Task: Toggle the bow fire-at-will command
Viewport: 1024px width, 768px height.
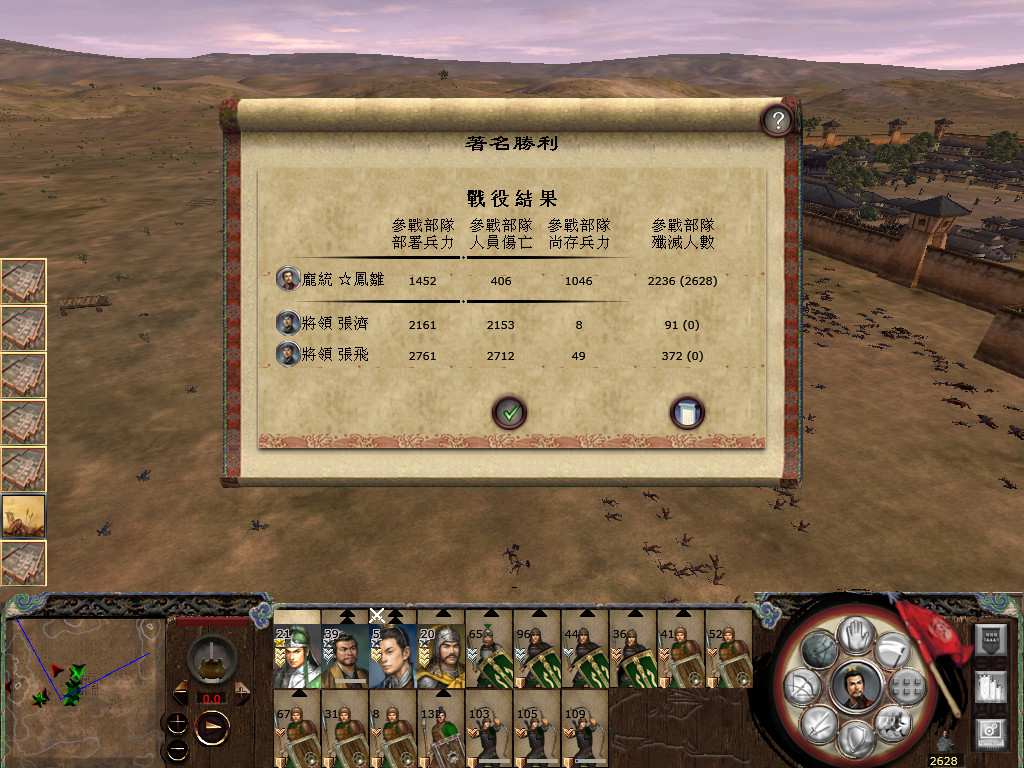Action: point(804,686)
